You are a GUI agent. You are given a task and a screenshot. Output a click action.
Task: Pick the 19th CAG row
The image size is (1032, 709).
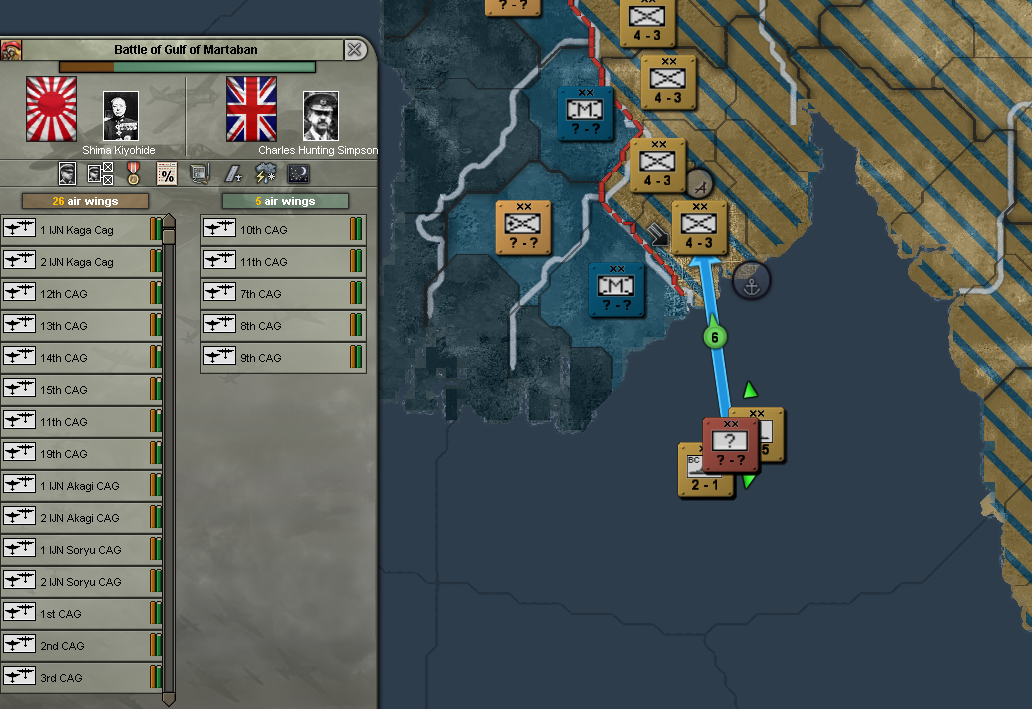[80, 454]
